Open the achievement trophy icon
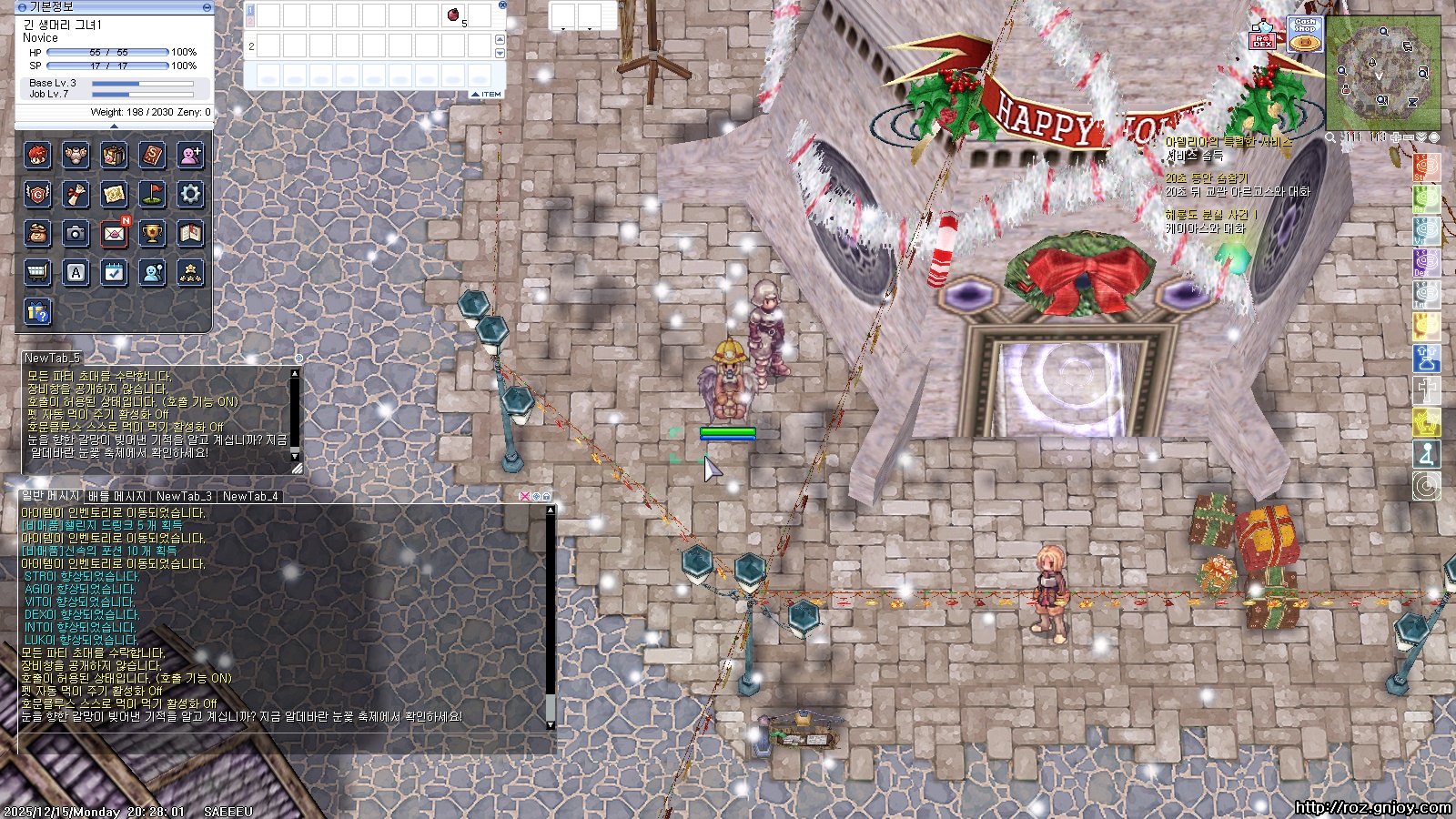Viewport: 1456px width, 819px height. pyautogui.click(x=152, y=233)
